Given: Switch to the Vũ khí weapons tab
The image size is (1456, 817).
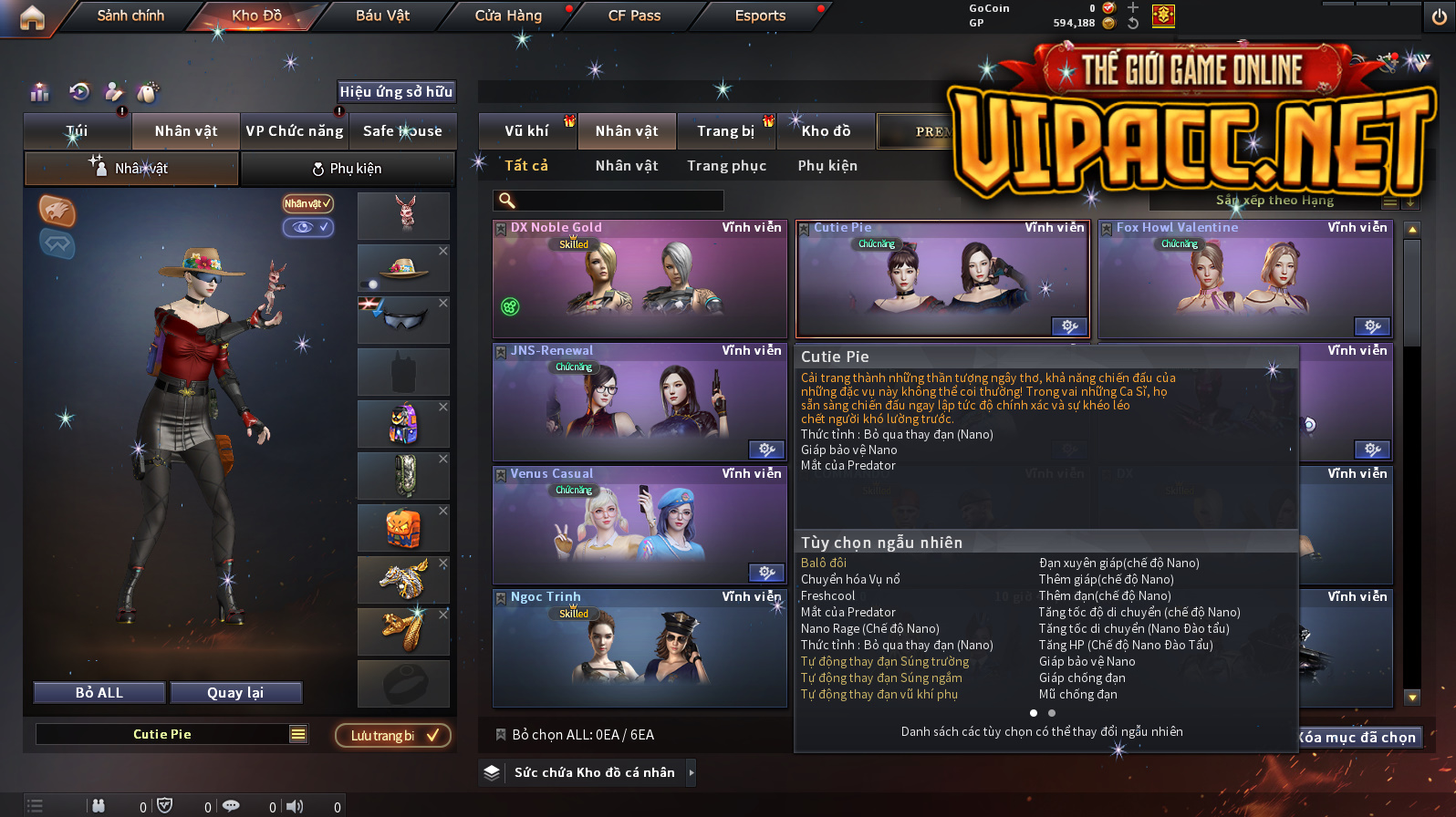Looking at the screenshot, I should pos(526,131).
